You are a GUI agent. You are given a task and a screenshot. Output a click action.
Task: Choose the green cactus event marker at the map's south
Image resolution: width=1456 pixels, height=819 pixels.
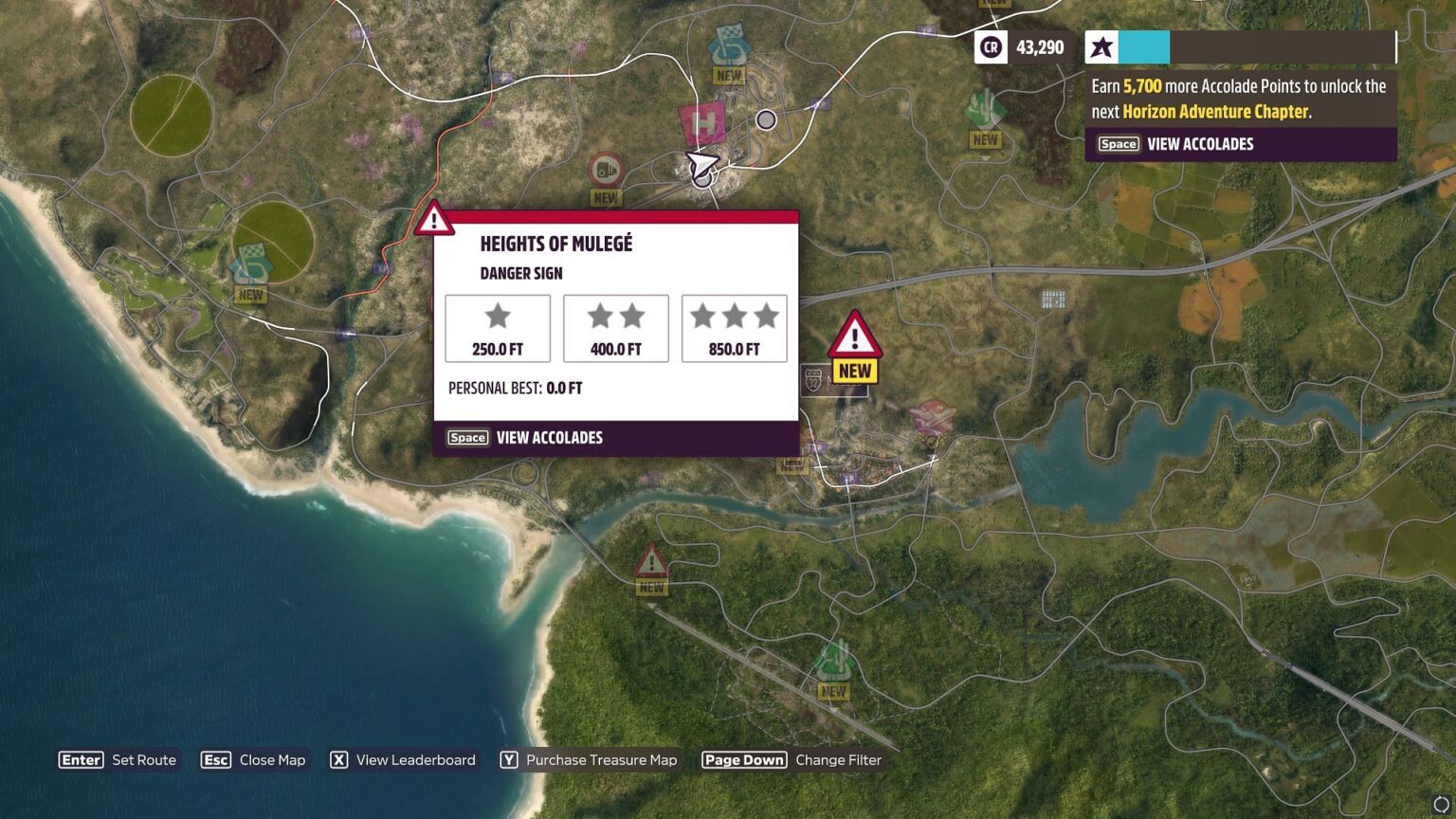(x=833, y=661)
